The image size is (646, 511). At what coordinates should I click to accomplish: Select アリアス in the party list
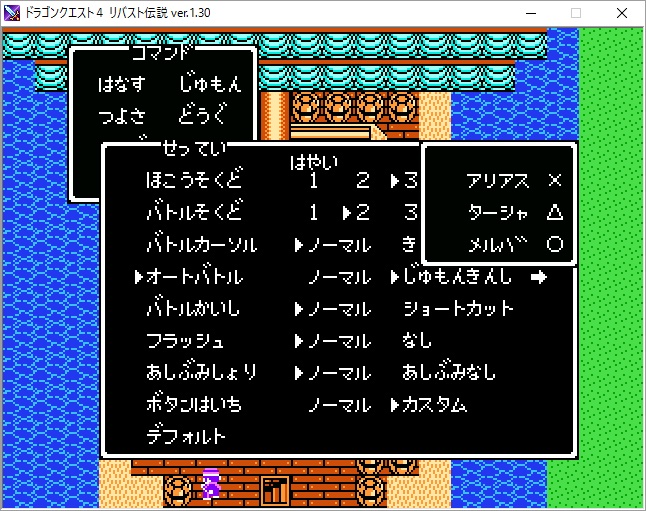click(498, 181)
